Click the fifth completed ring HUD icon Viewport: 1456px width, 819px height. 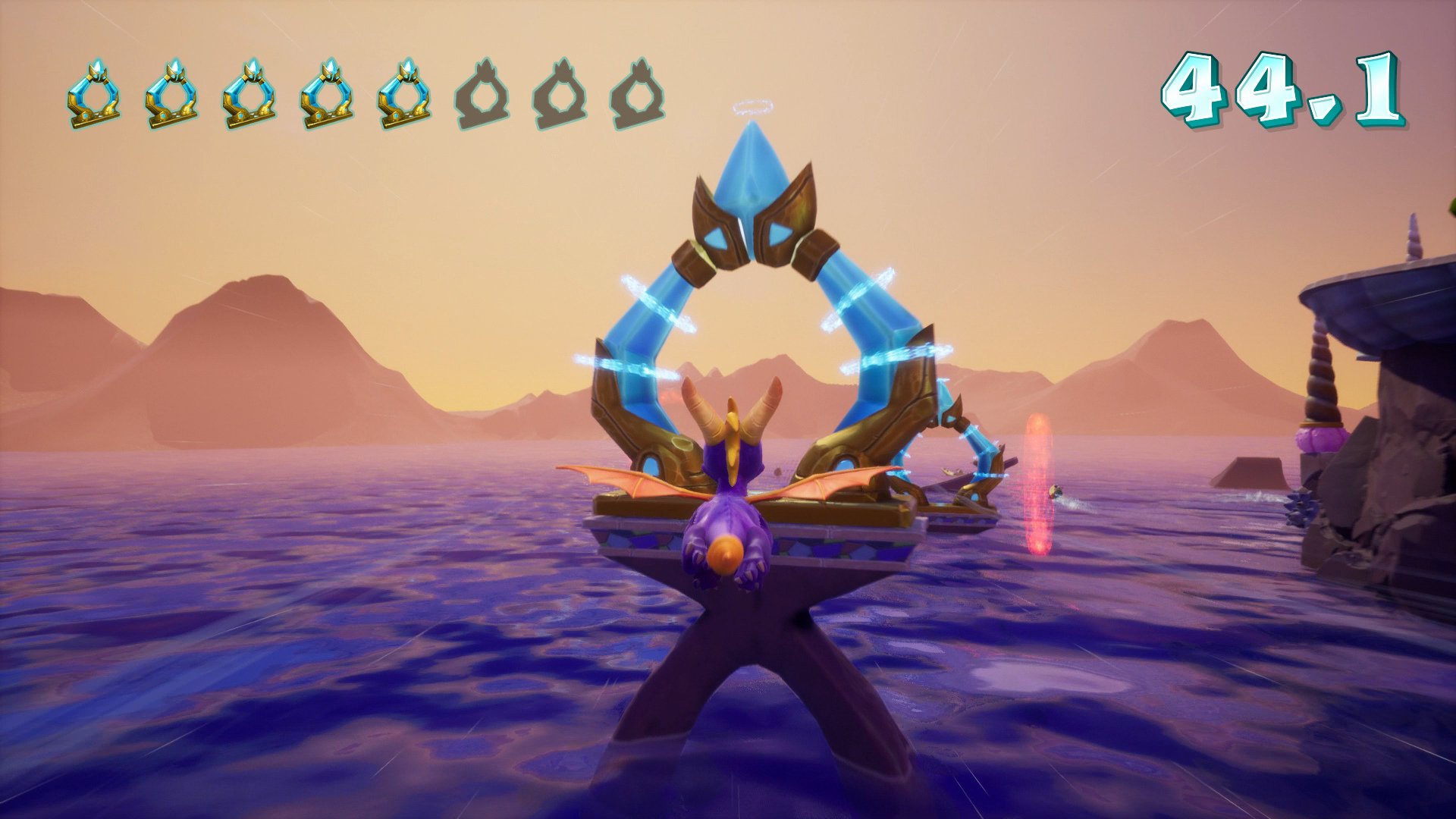[405, 91]
